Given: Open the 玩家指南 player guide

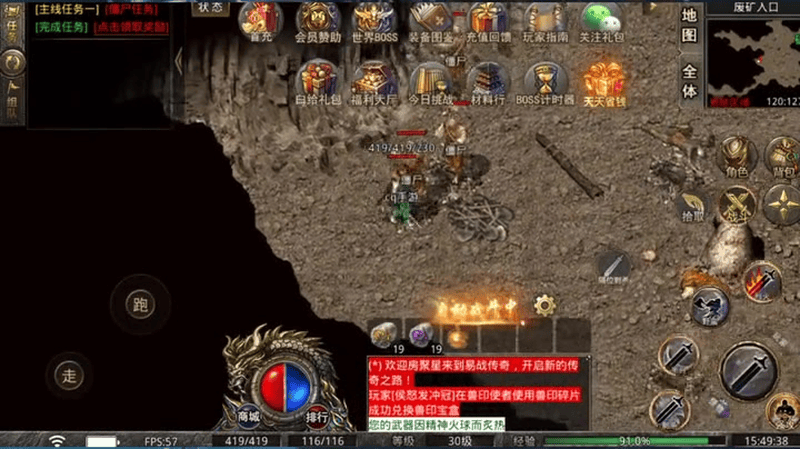Looking at the screenshot, I should click(x=545, y=21).
